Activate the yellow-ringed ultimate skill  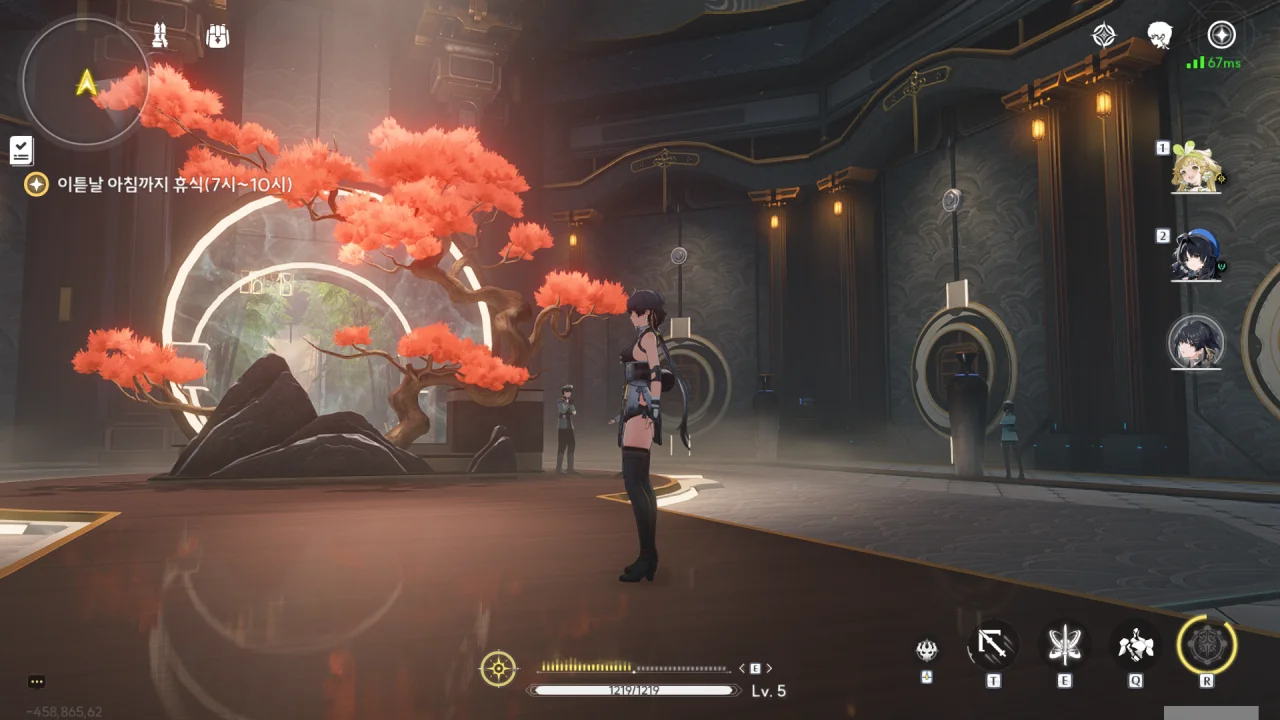click(x=1207, y=645)
